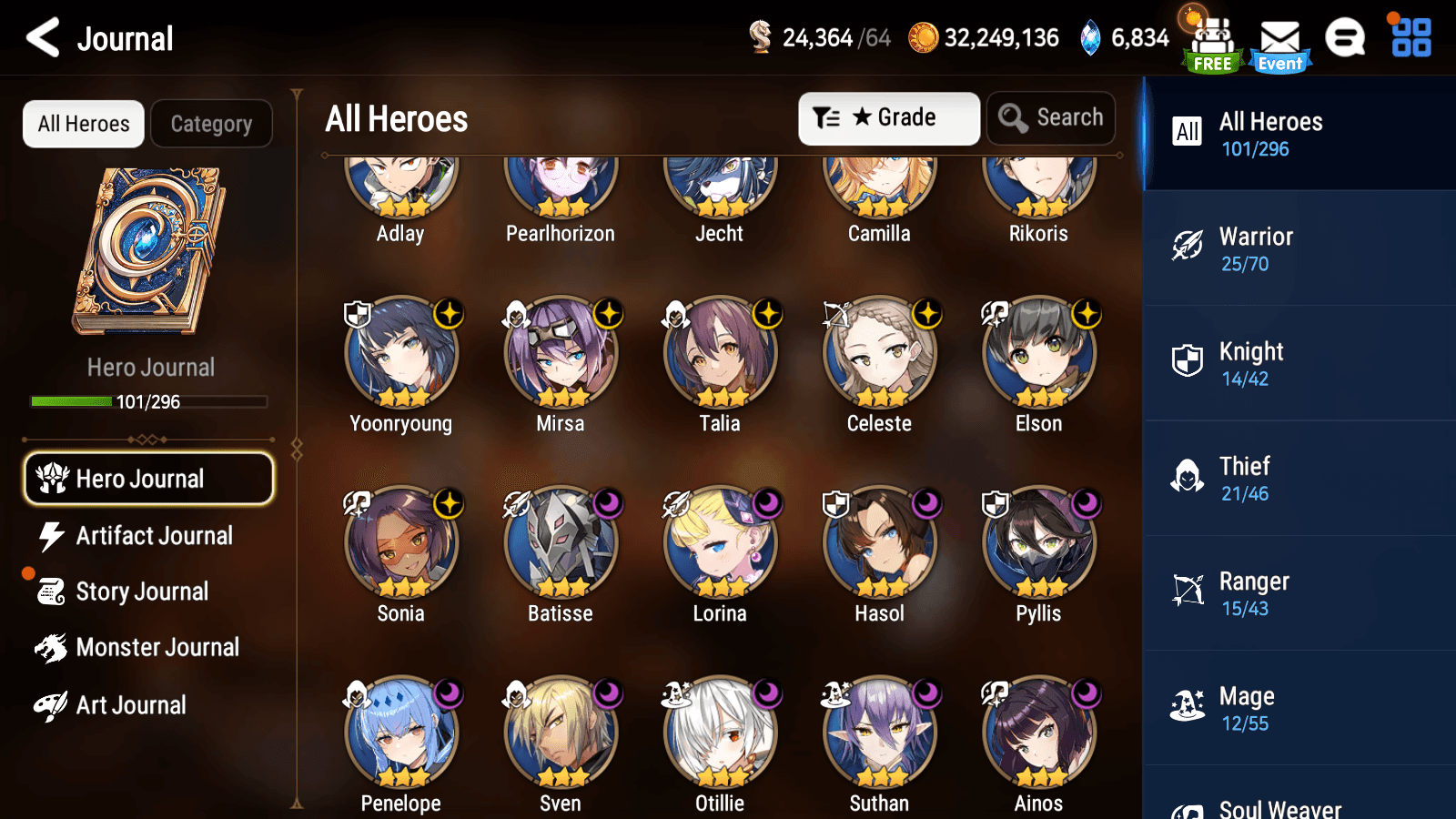Click the Hero Journal progress bar
The height and width of the screenshot is (819, 1456).
tap(148, 401)
